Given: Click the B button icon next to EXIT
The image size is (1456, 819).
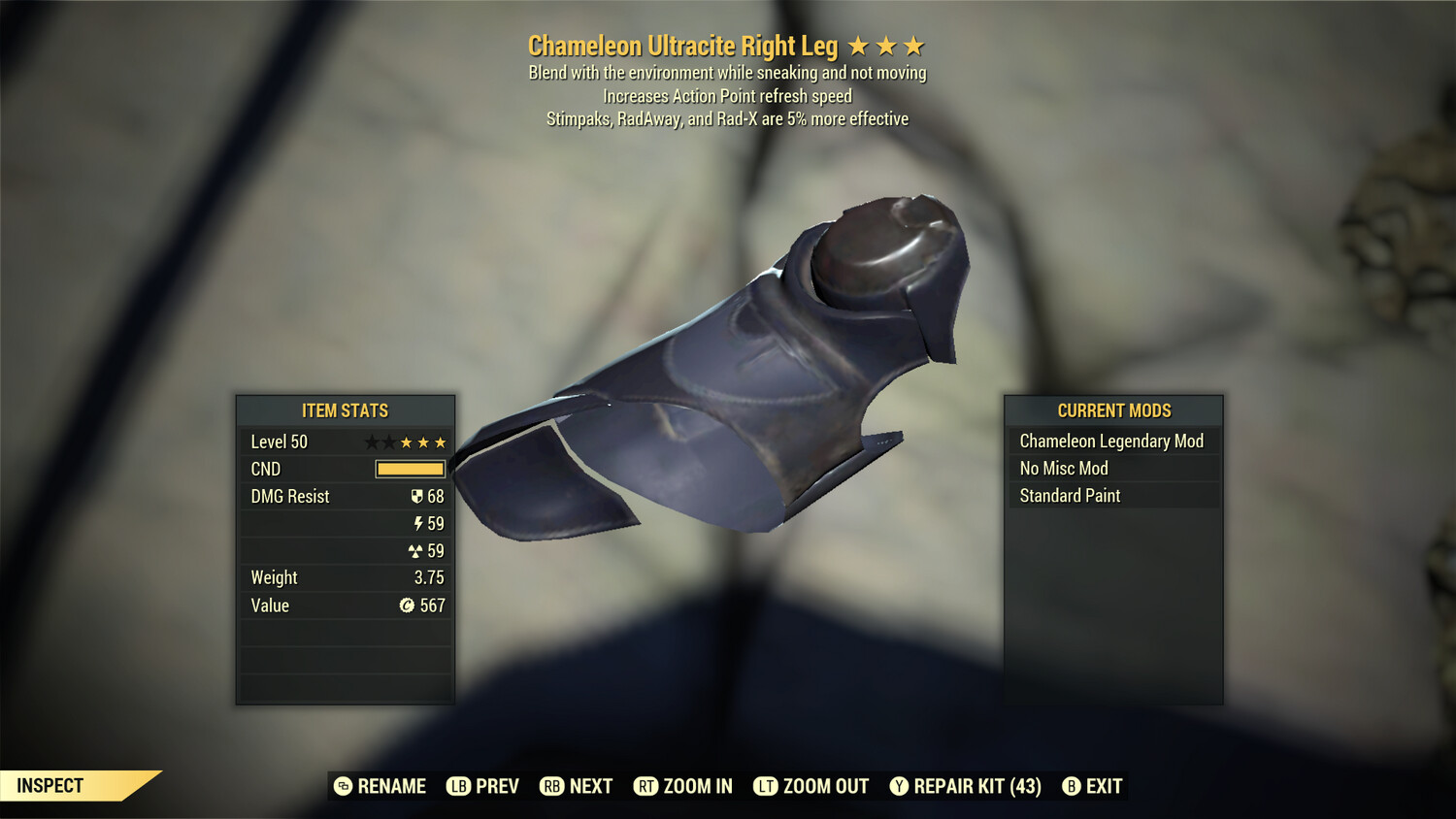Looking at the screenshot, I should click(1072, 786).
